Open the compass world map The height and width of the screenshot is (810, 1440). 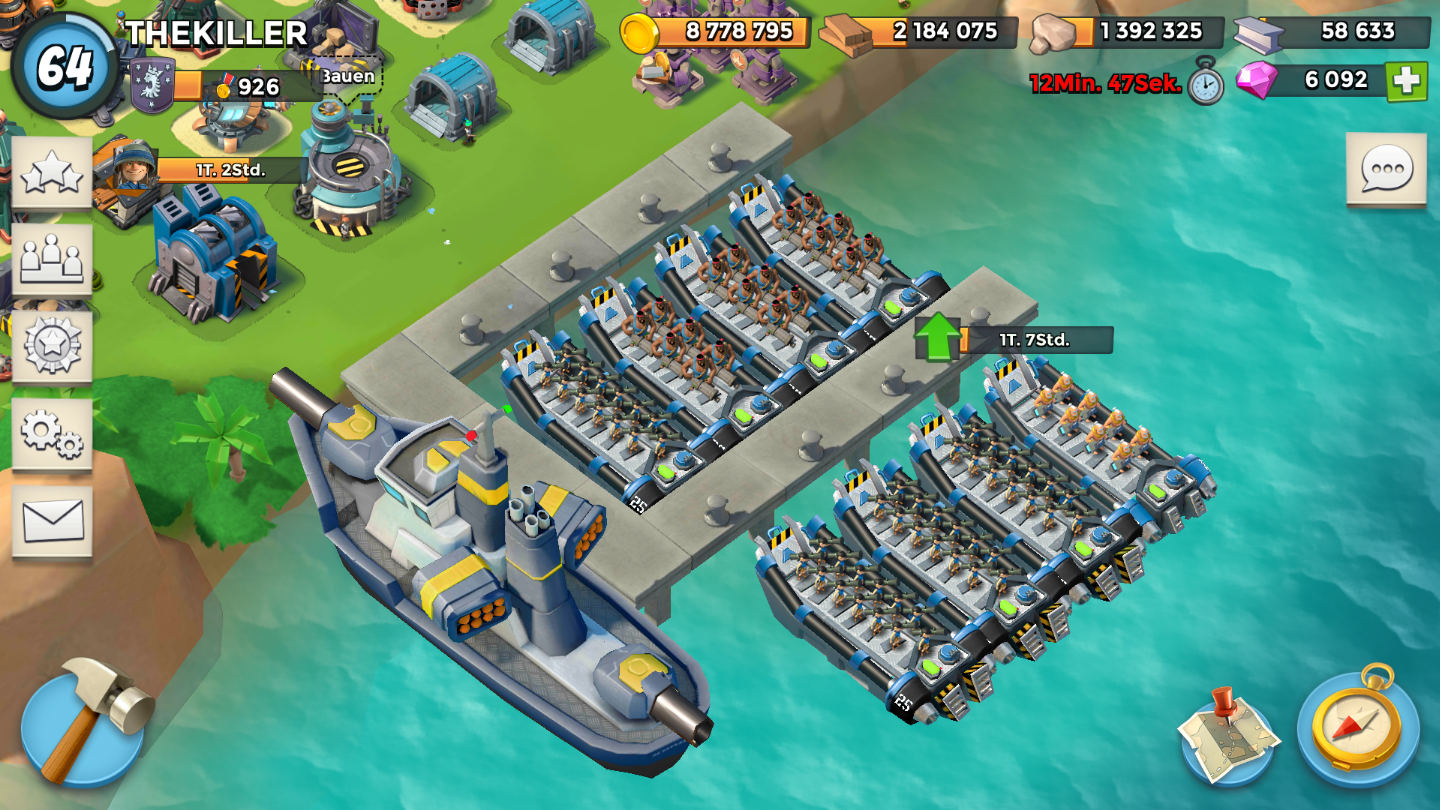1357,727
